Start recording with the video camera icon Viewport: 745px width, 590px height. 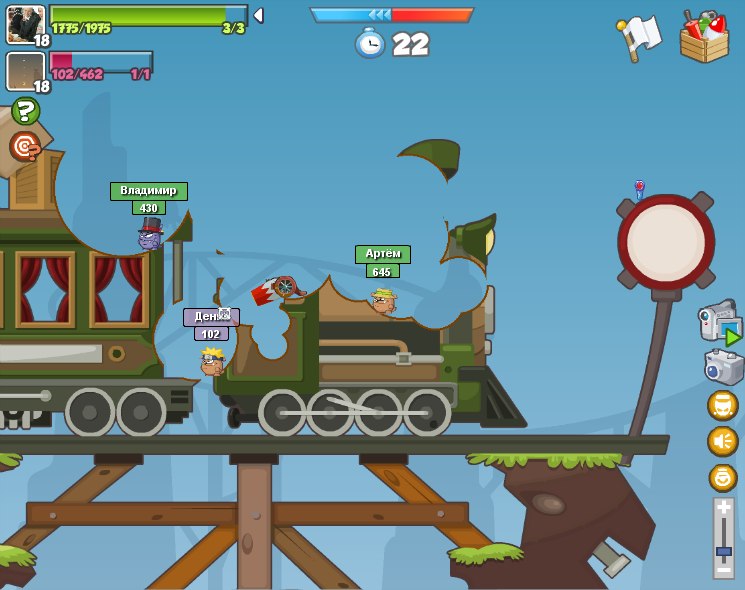(x=719, y=321)
